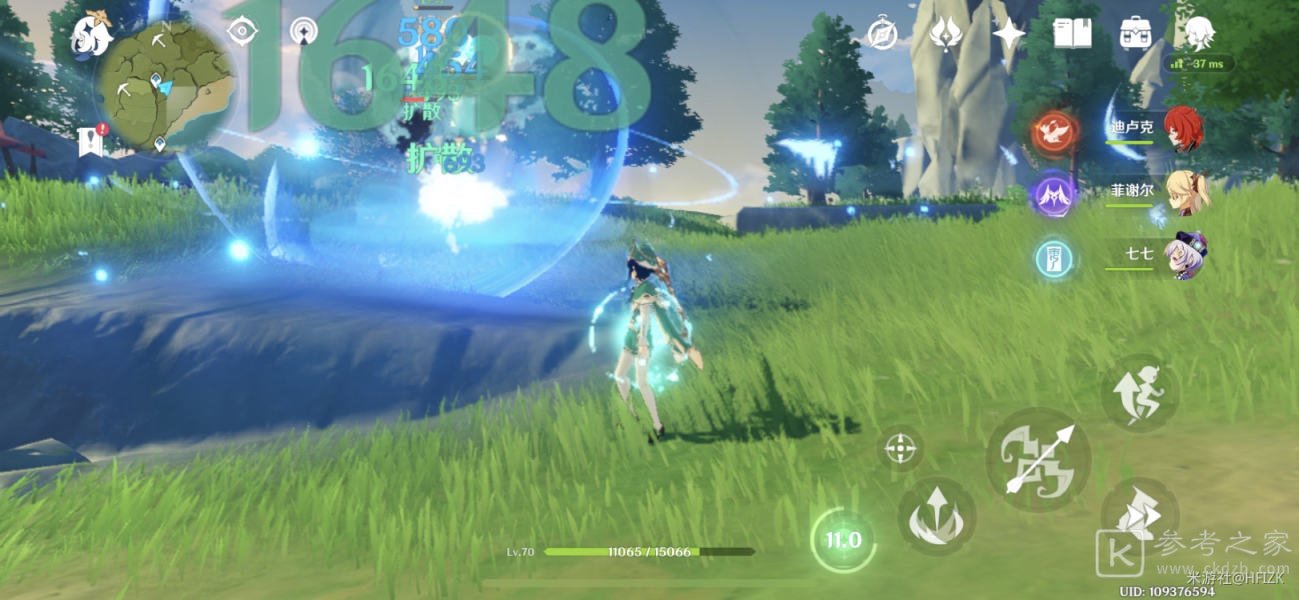Image resolution: width=1299 pixels, height=600 pixels.
Task: Open the four-pointed star Wish icon
Action: click(1008, 33)
